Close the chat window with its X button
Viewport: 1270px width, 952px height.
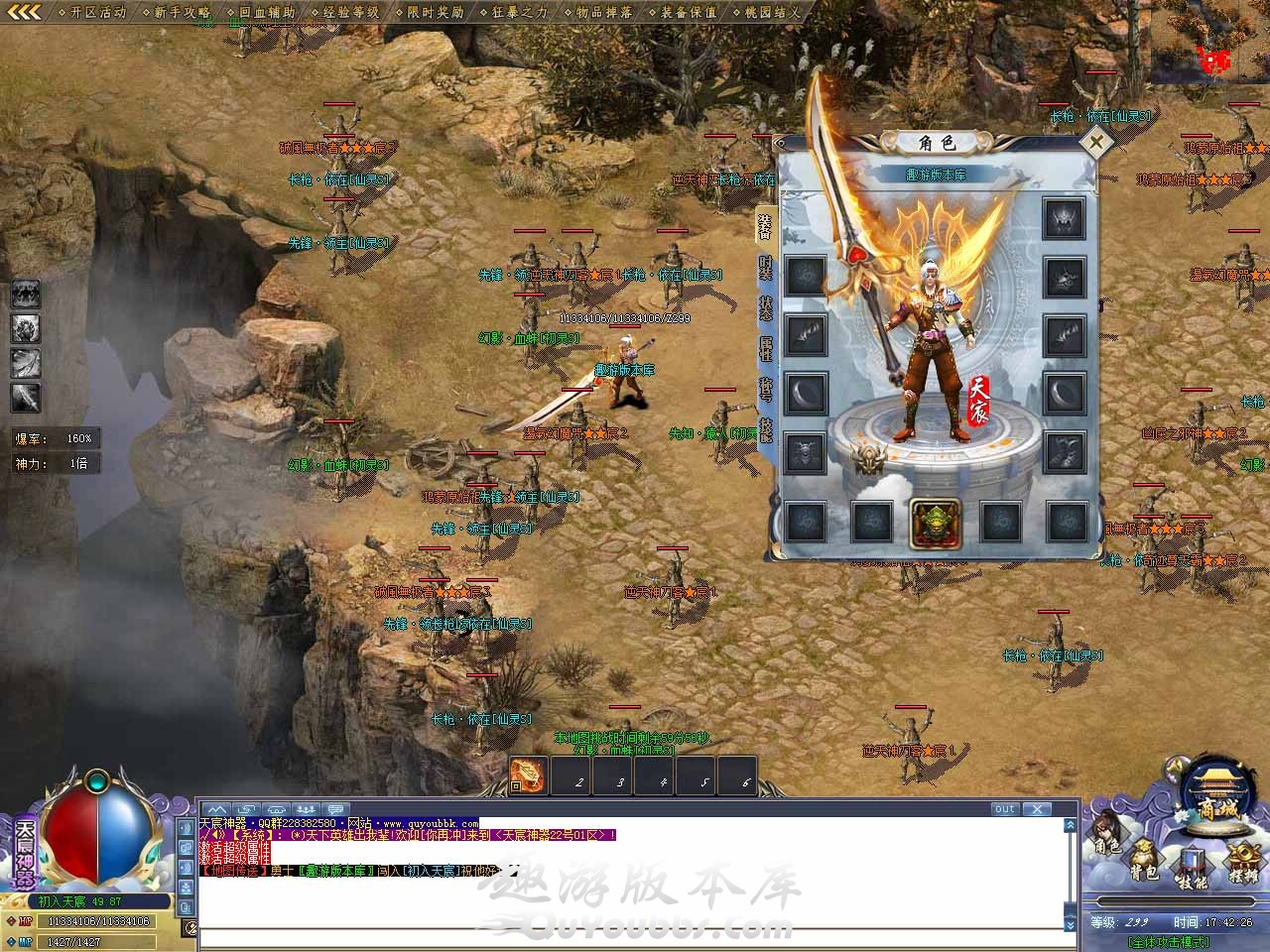point(1037,809)
